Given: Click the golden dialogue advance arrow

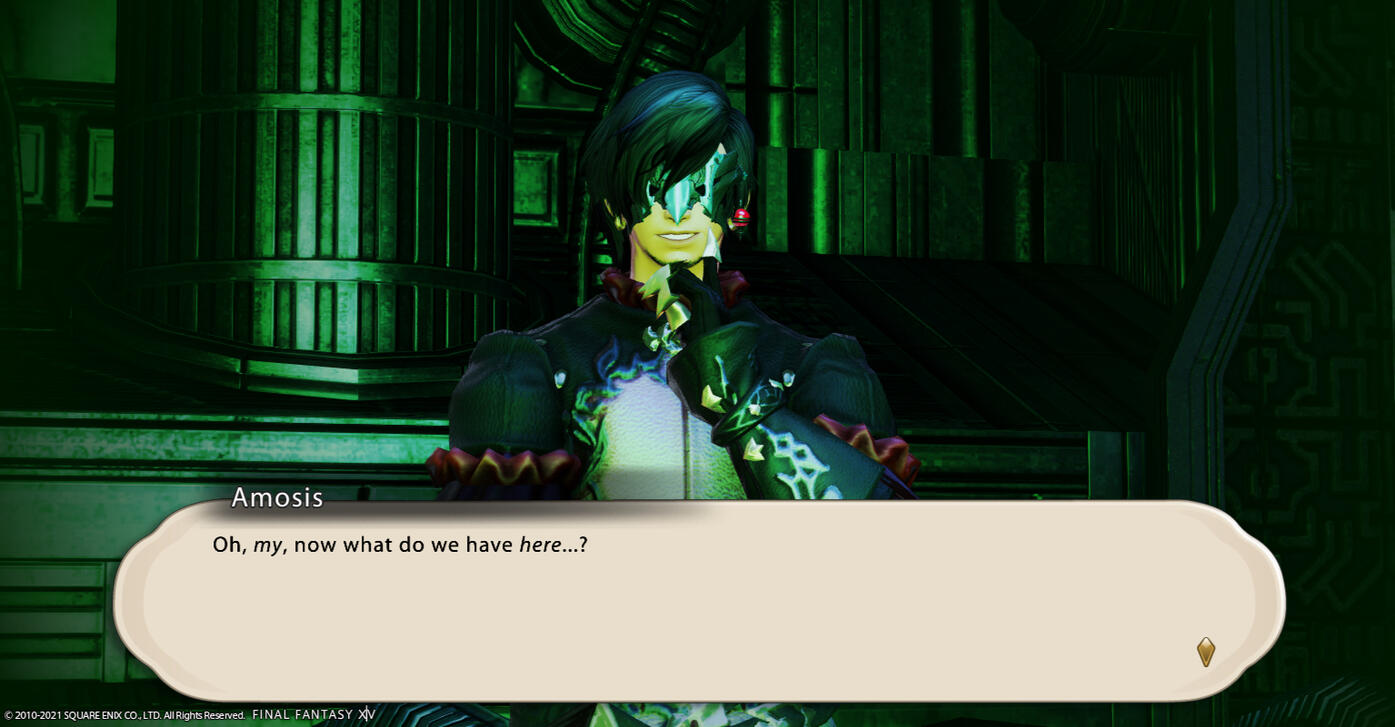Looking at the screenshot, I should [1206, 652].
